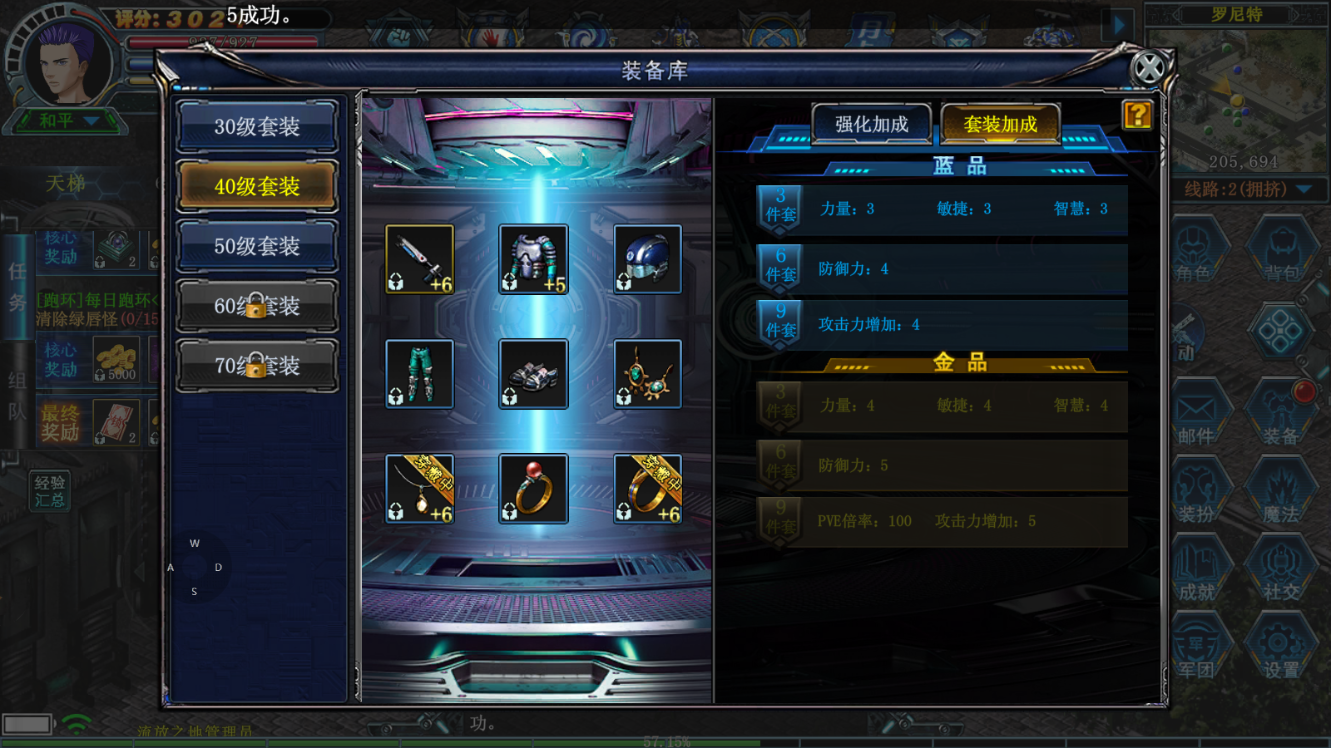Select the plain gold ring slot

click(648, 489)
